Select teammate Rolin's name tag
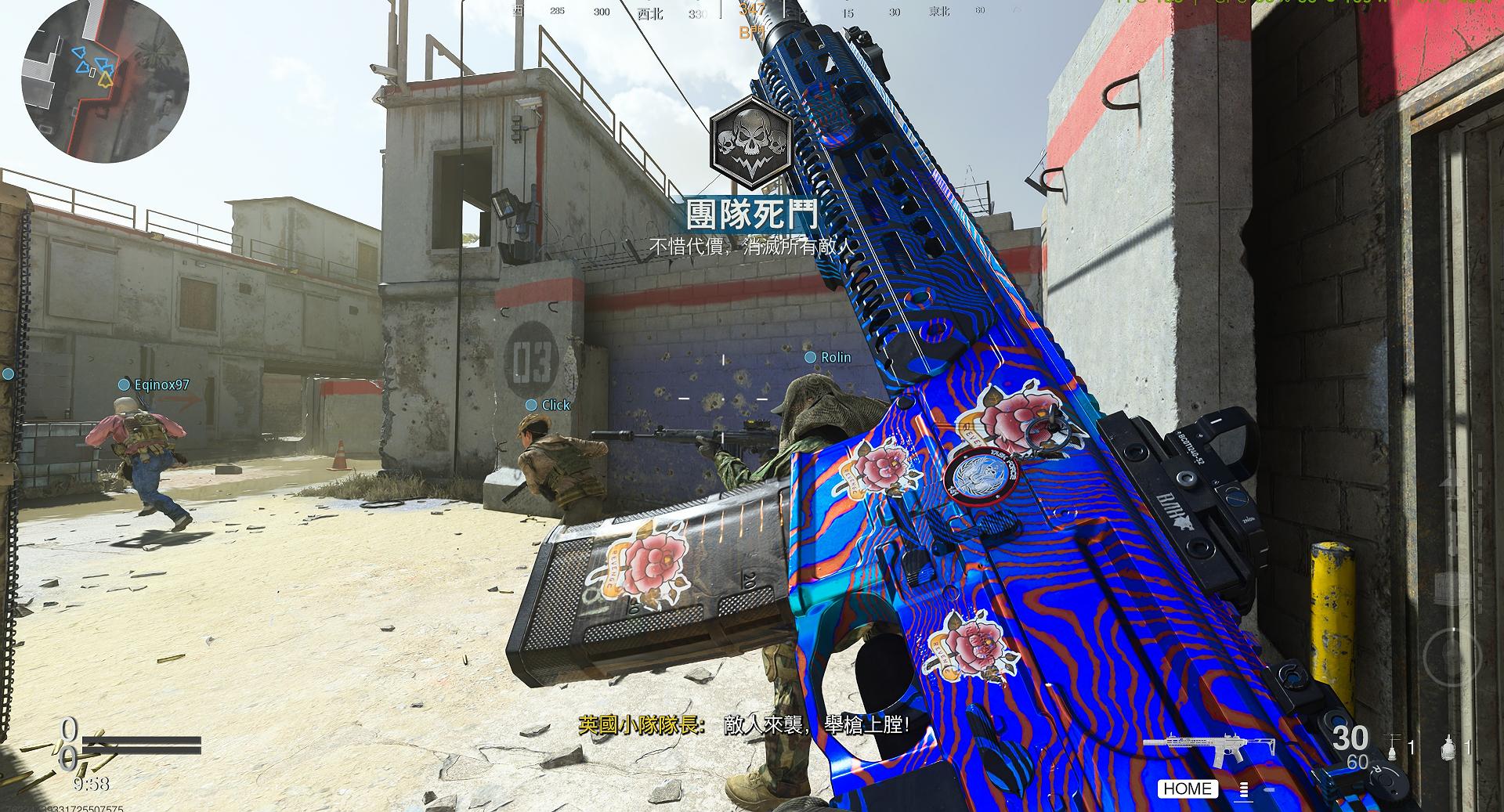 835,357
